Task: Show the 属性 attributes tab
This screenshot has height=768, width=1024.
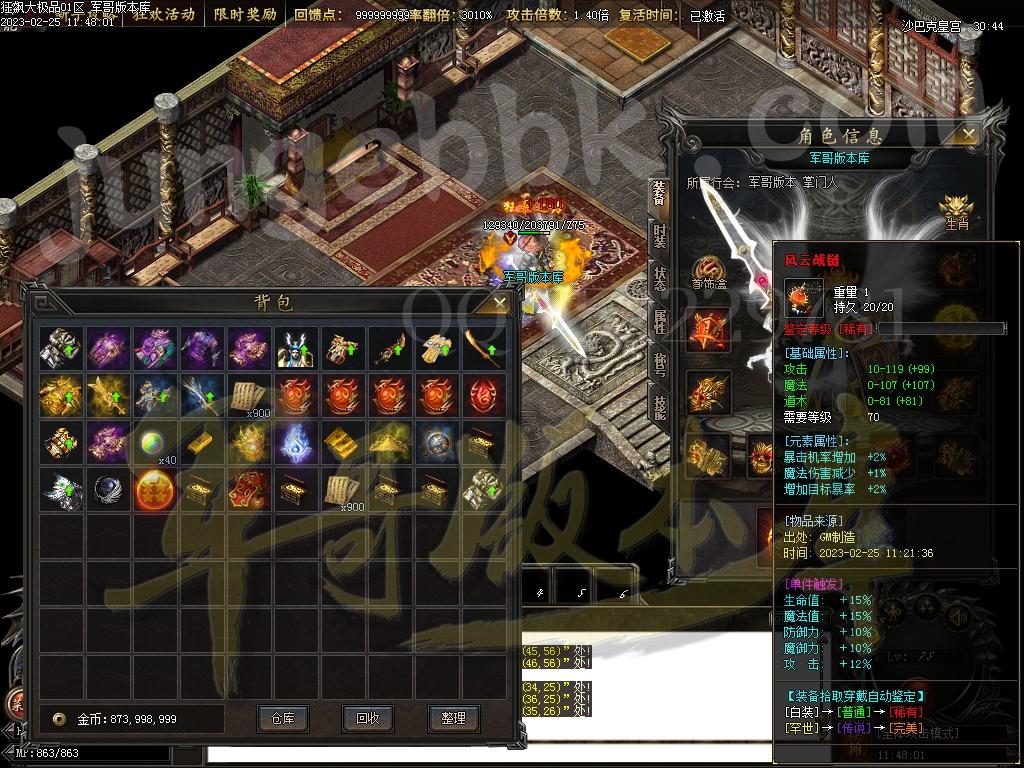Action: point(659,321)
